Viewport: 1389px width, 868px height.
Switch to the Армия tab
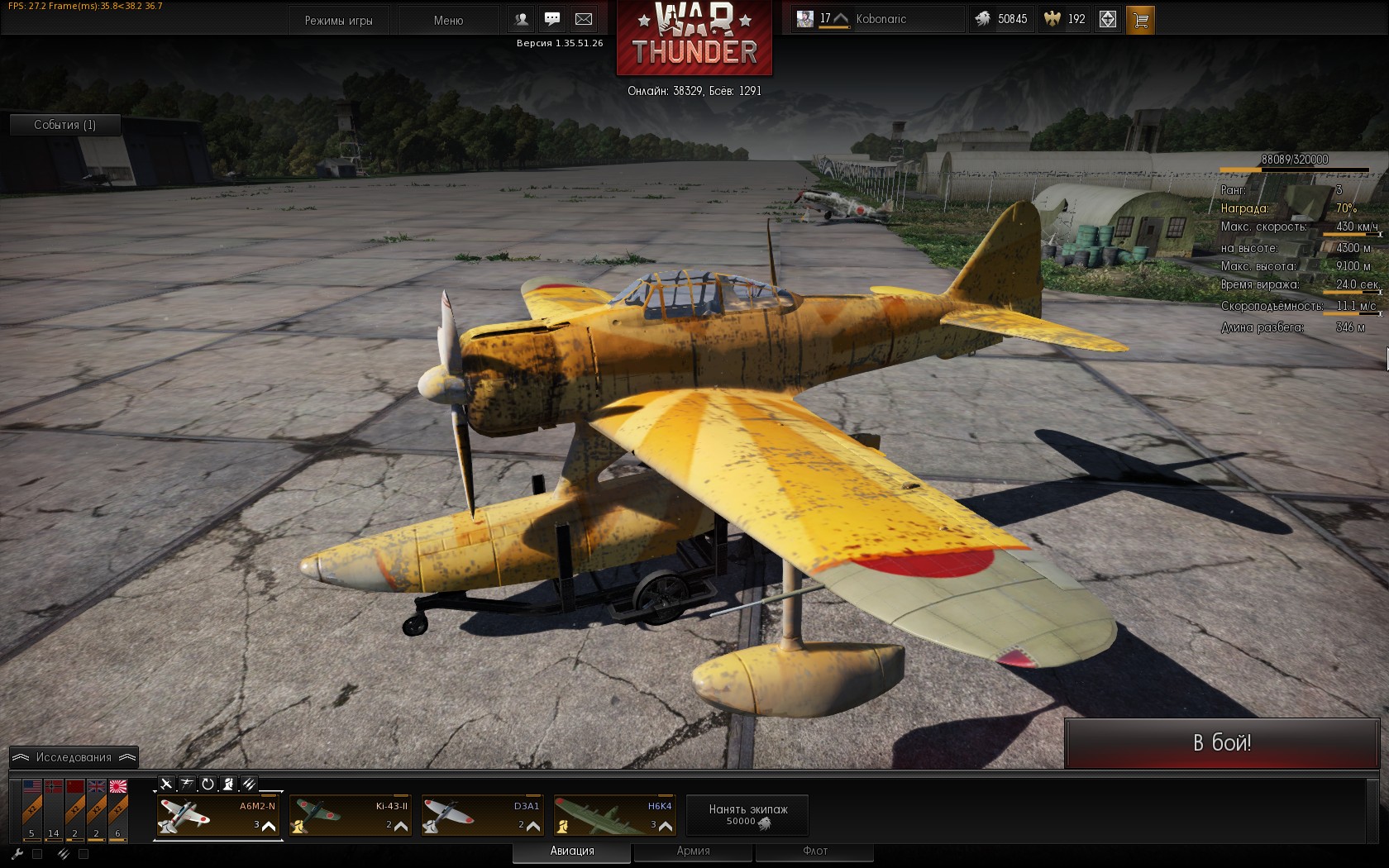pyautogui.click(x=693, y=851)
